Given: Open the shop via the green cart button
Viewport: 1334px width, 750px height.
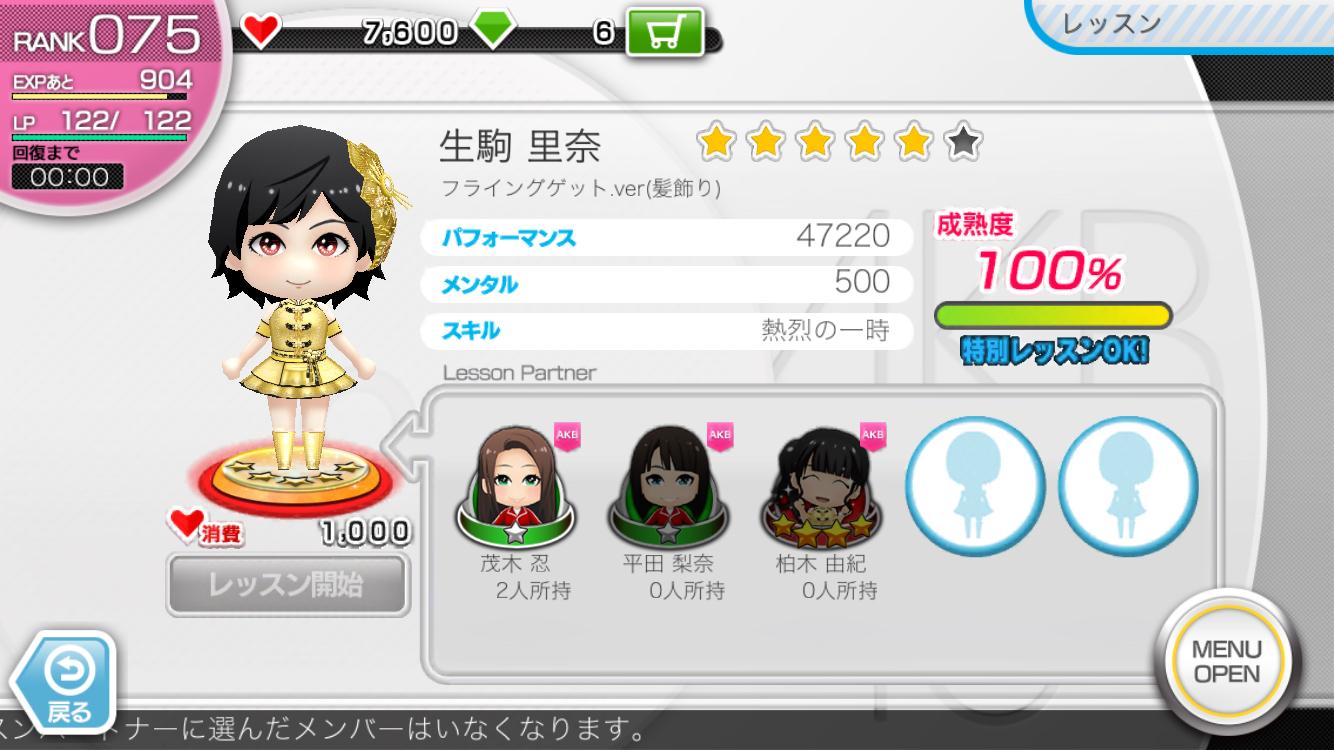Looking at the screenshot, I should [665, 33].
